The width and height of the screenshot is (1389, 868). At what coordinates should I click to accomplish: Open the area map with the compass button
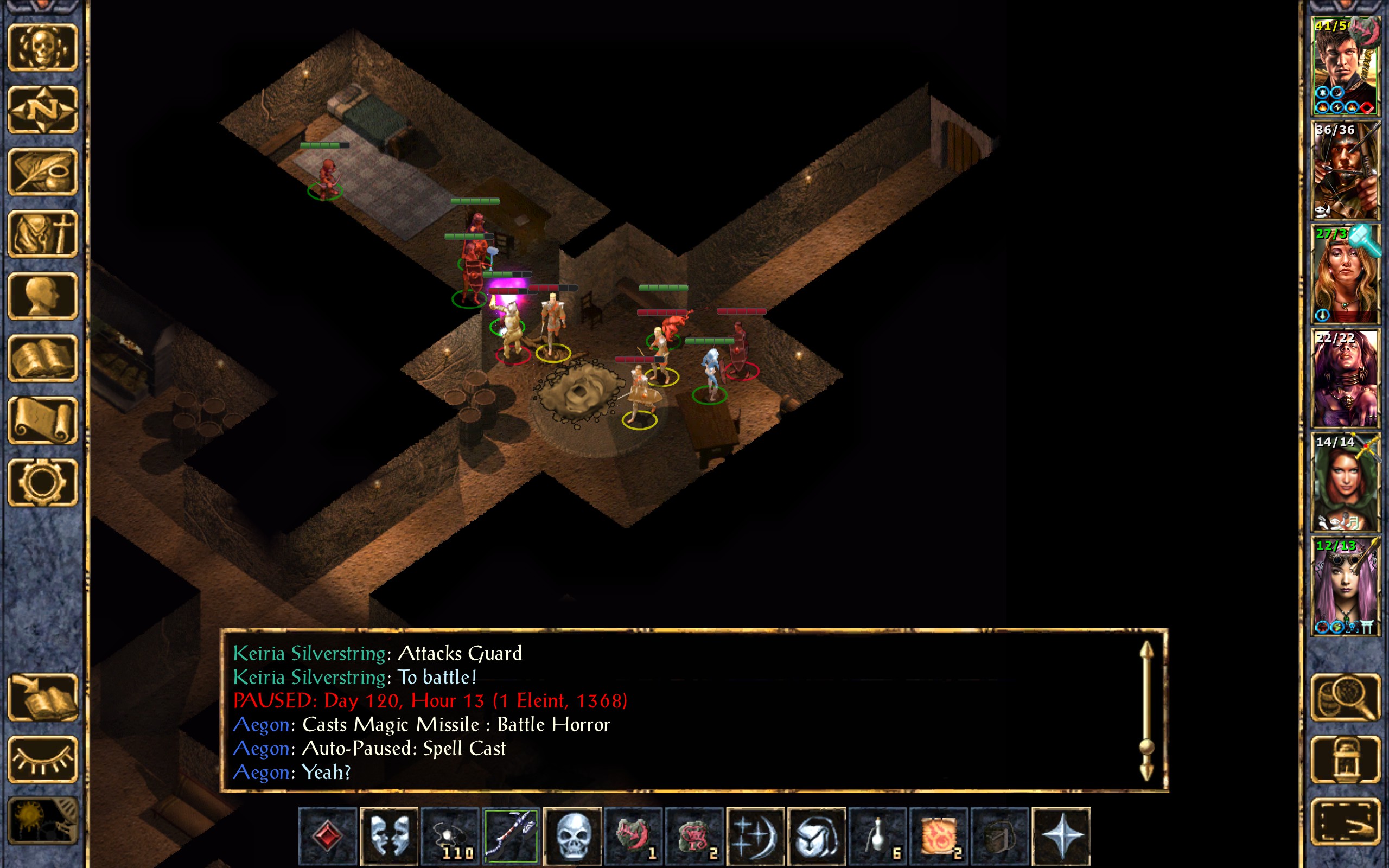[42, 110]
